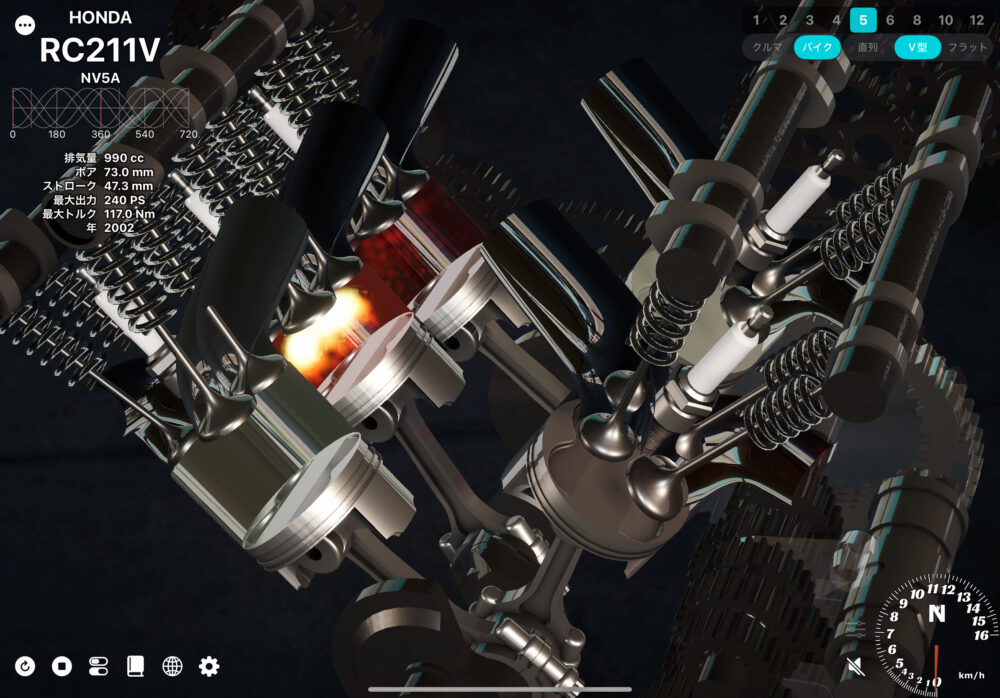Select the 6 cylinder option
Screen dimensions: 1000x698
pyautogui.click(x=890, y=19)
